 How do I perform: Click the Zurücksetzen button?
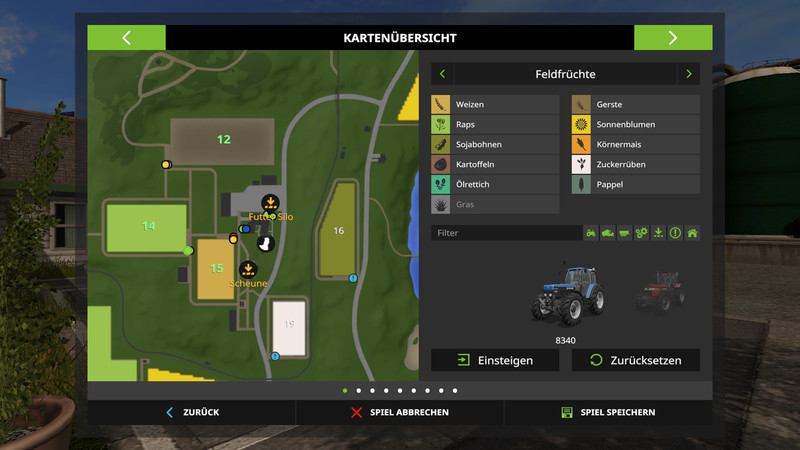point(635,360)
